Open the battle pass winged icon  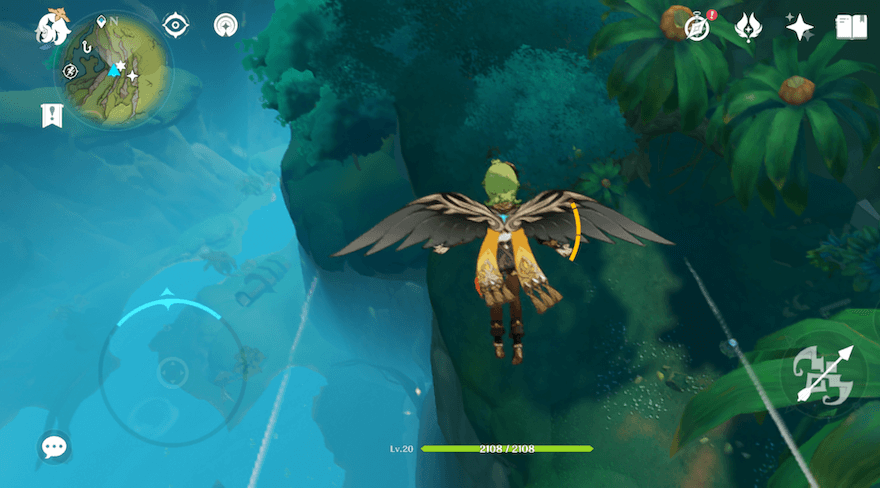point(748,27)
